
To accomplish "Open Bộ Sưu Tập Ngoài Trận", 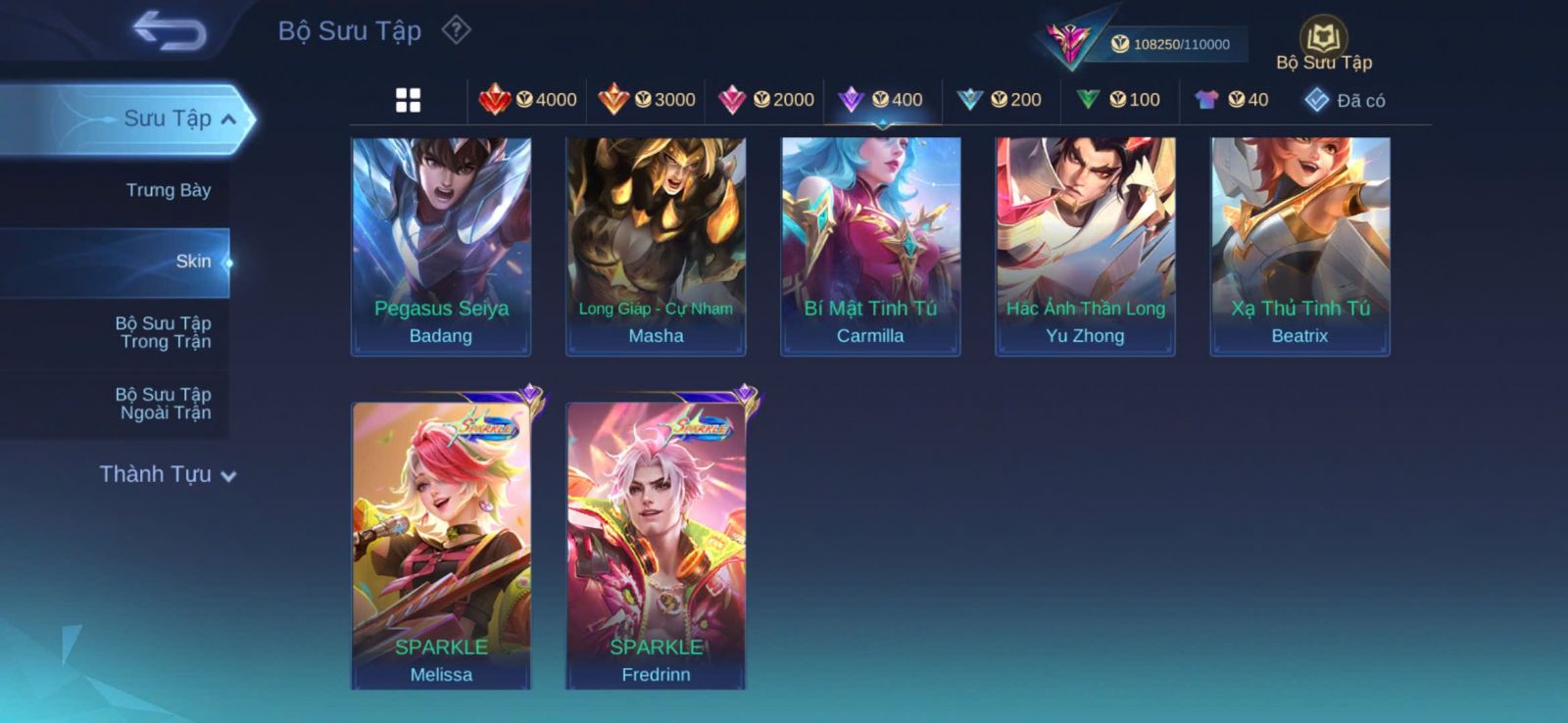I will [163, 404].
